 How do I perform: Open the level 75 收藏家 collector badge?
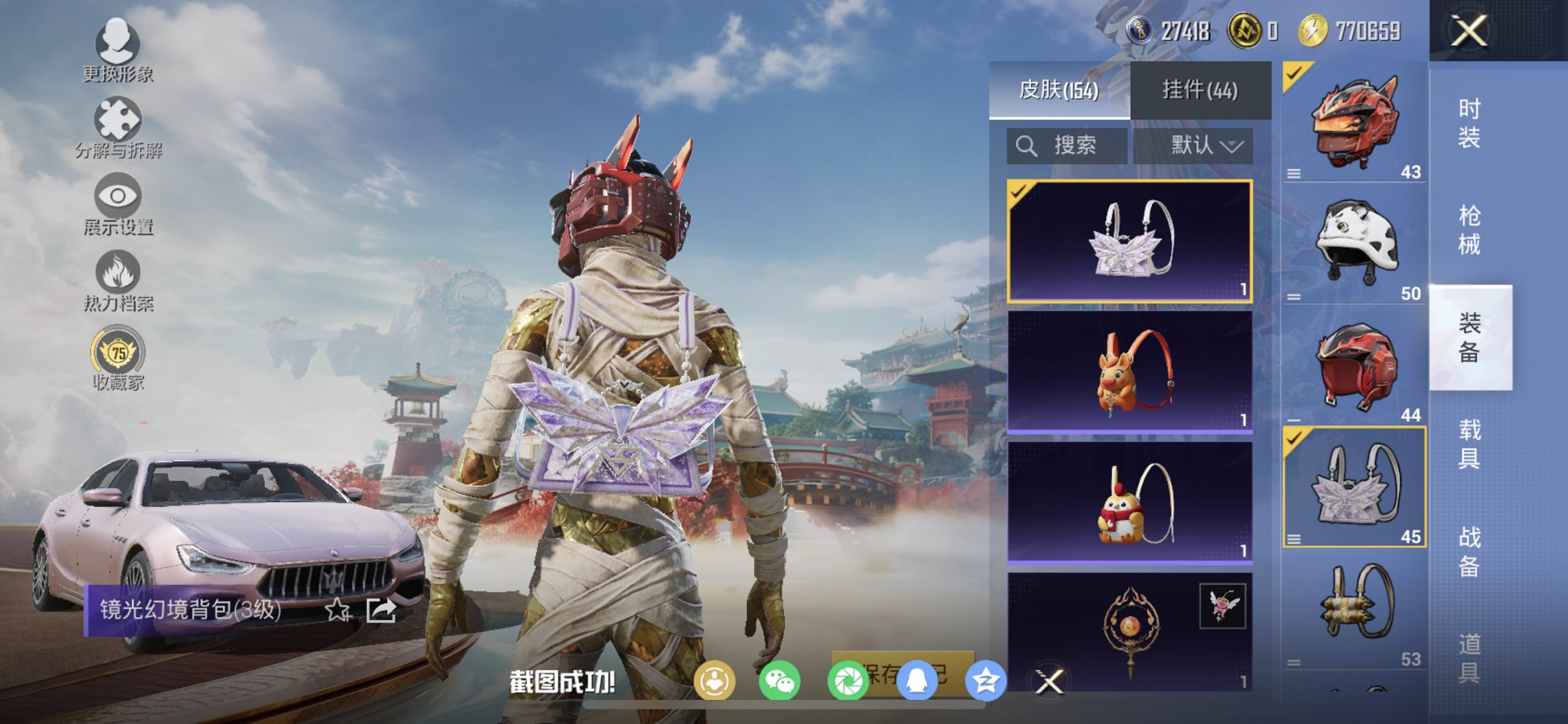tap(119, 355)
